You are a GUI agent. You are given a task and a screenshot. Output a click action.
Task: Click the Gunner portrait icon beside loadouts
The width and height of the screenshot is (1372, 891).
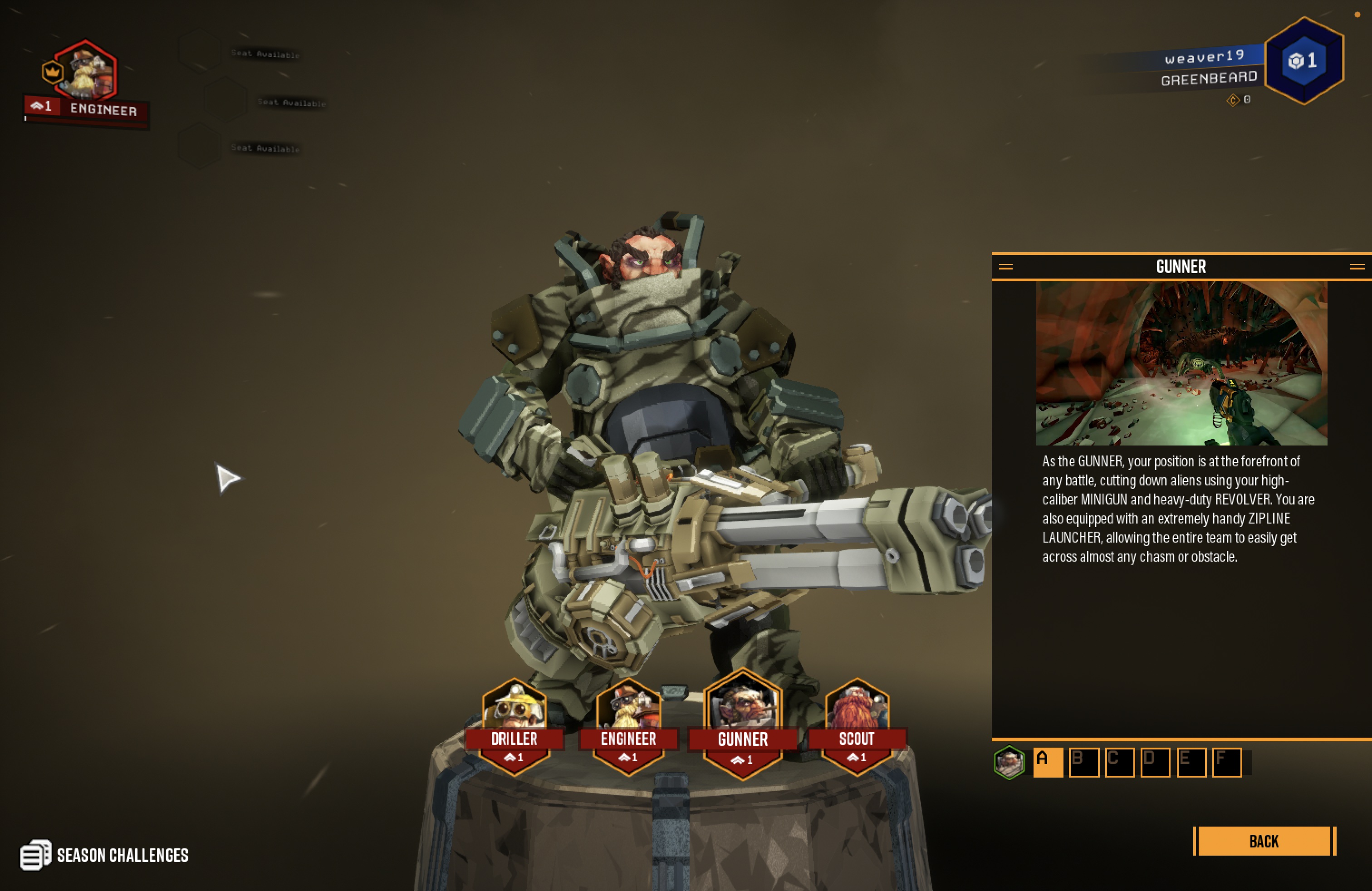pos(1009,763)
